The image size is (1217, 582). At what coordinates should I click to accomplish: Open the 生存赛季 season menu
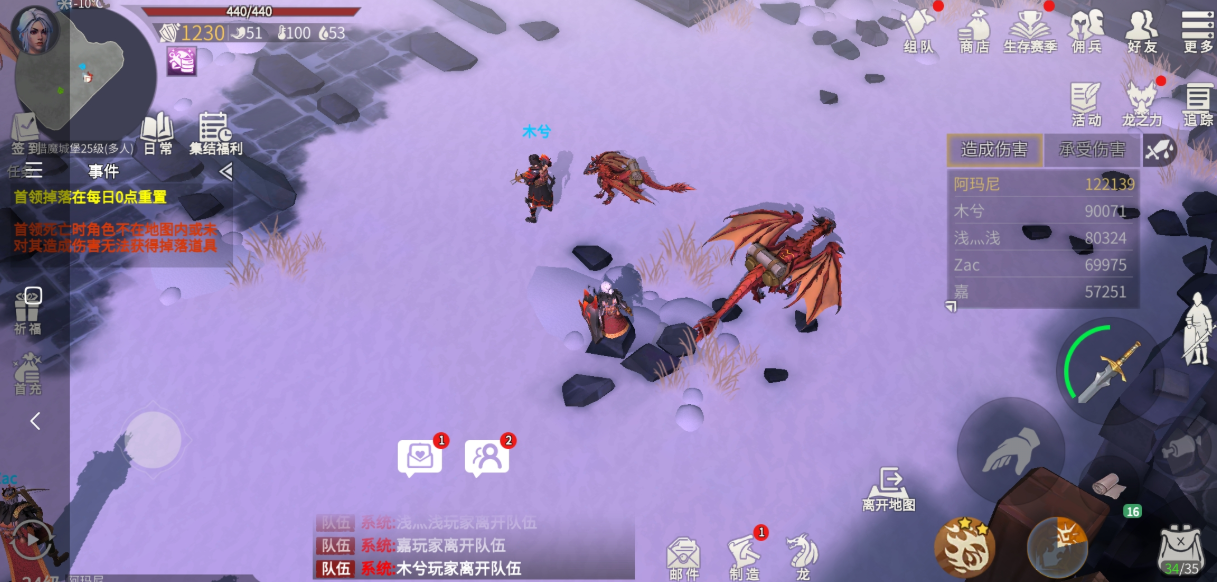[x=1029, y=30]
